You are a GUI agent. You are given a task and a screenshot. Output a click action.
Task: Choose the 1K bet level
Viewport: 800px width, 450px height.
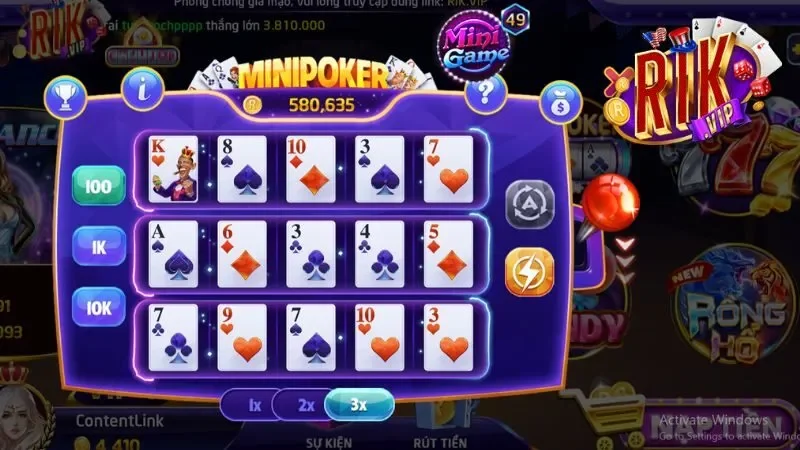click(x=98, y=246)
